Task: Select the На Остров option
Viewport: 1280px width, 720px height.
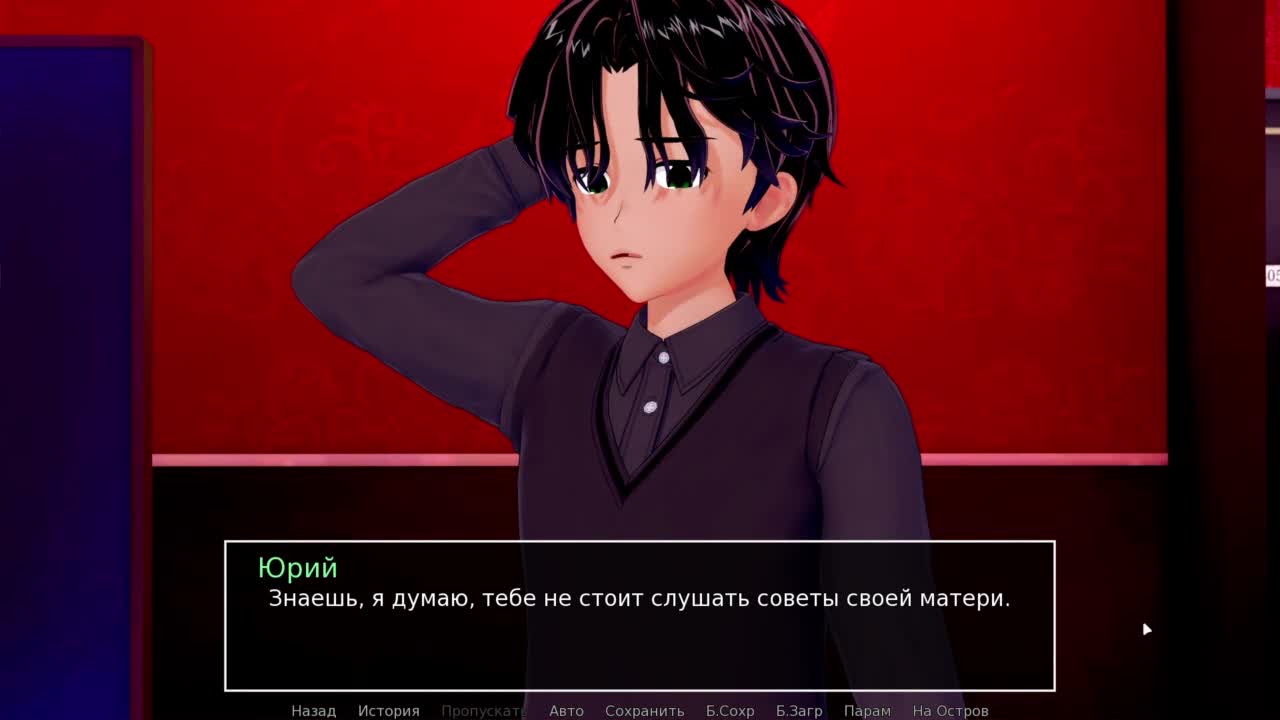Action: (x=950, y=710)
